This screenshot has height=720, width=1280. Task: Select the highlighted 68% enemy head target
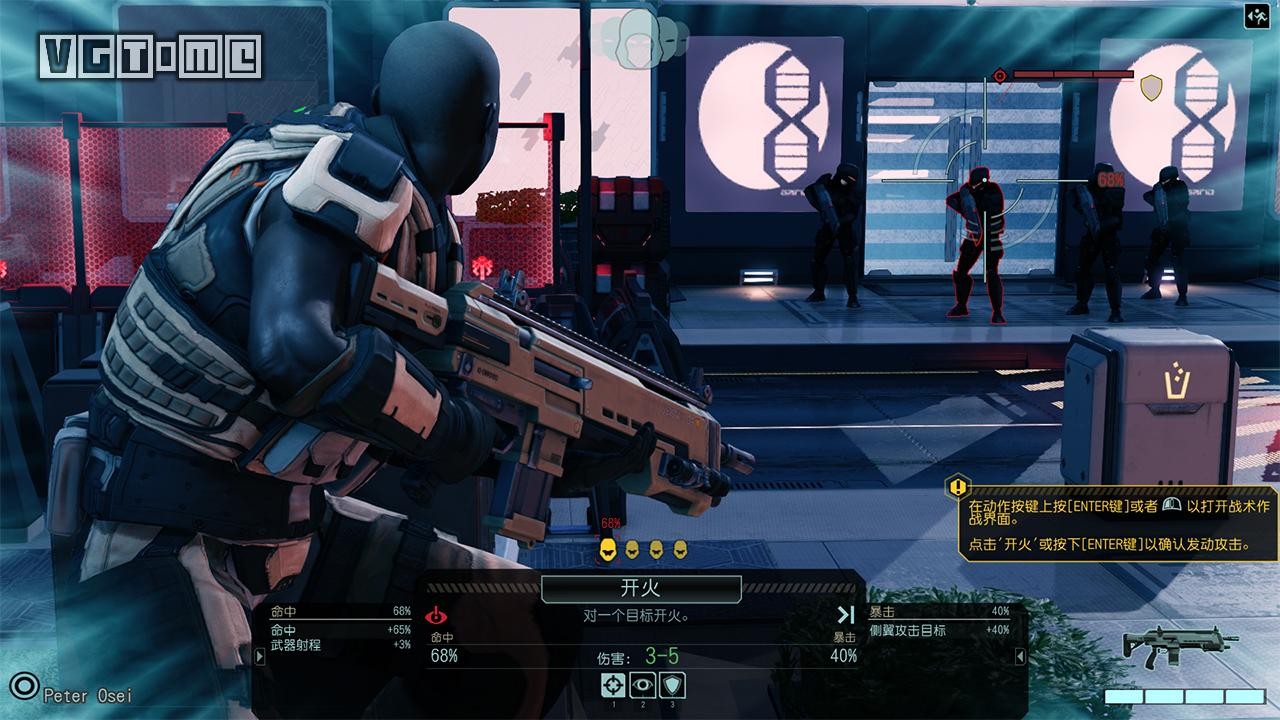[x=607, y=548]
